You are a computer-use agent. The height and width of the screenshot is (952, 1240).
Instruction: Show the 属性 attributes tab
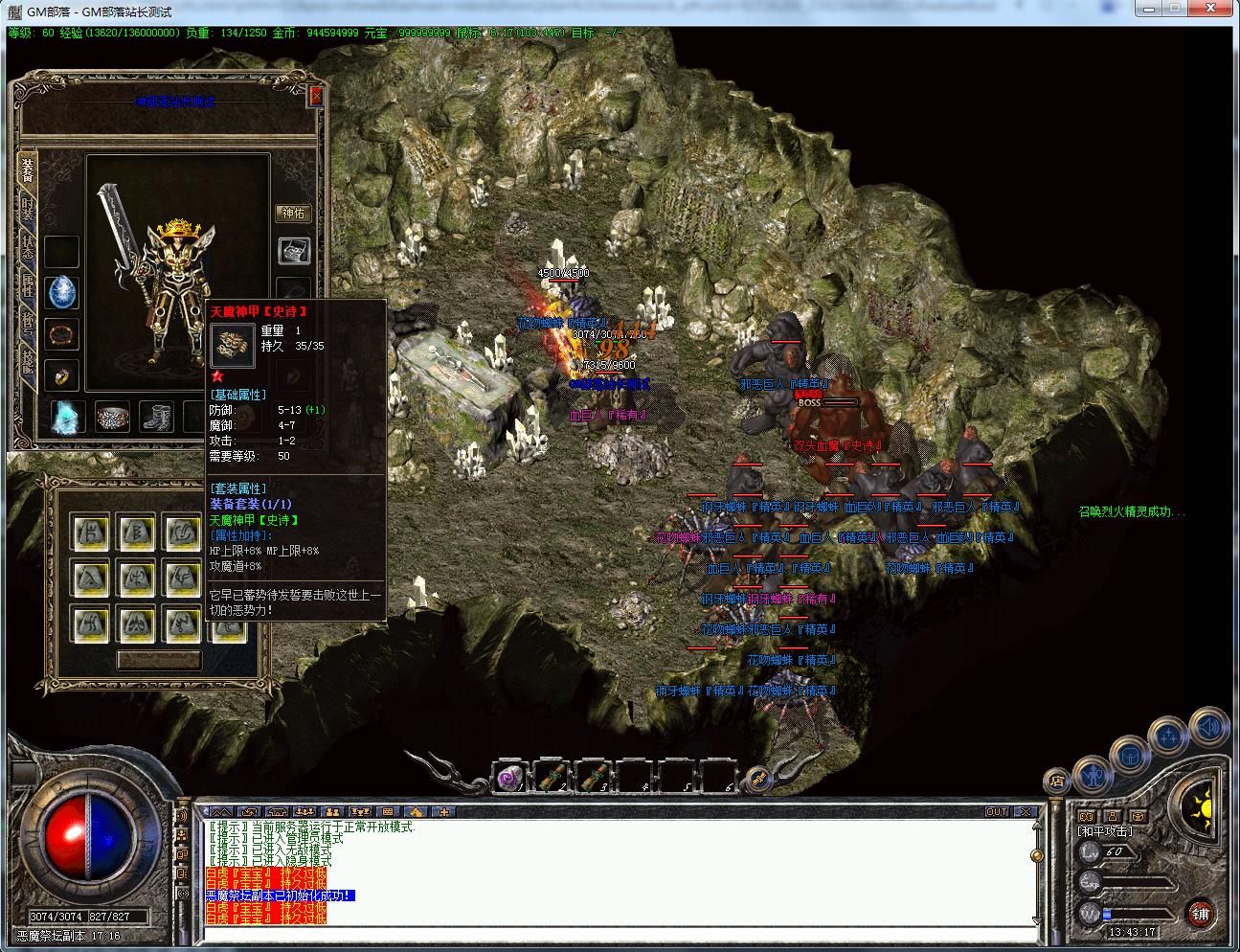coord(28,289)
